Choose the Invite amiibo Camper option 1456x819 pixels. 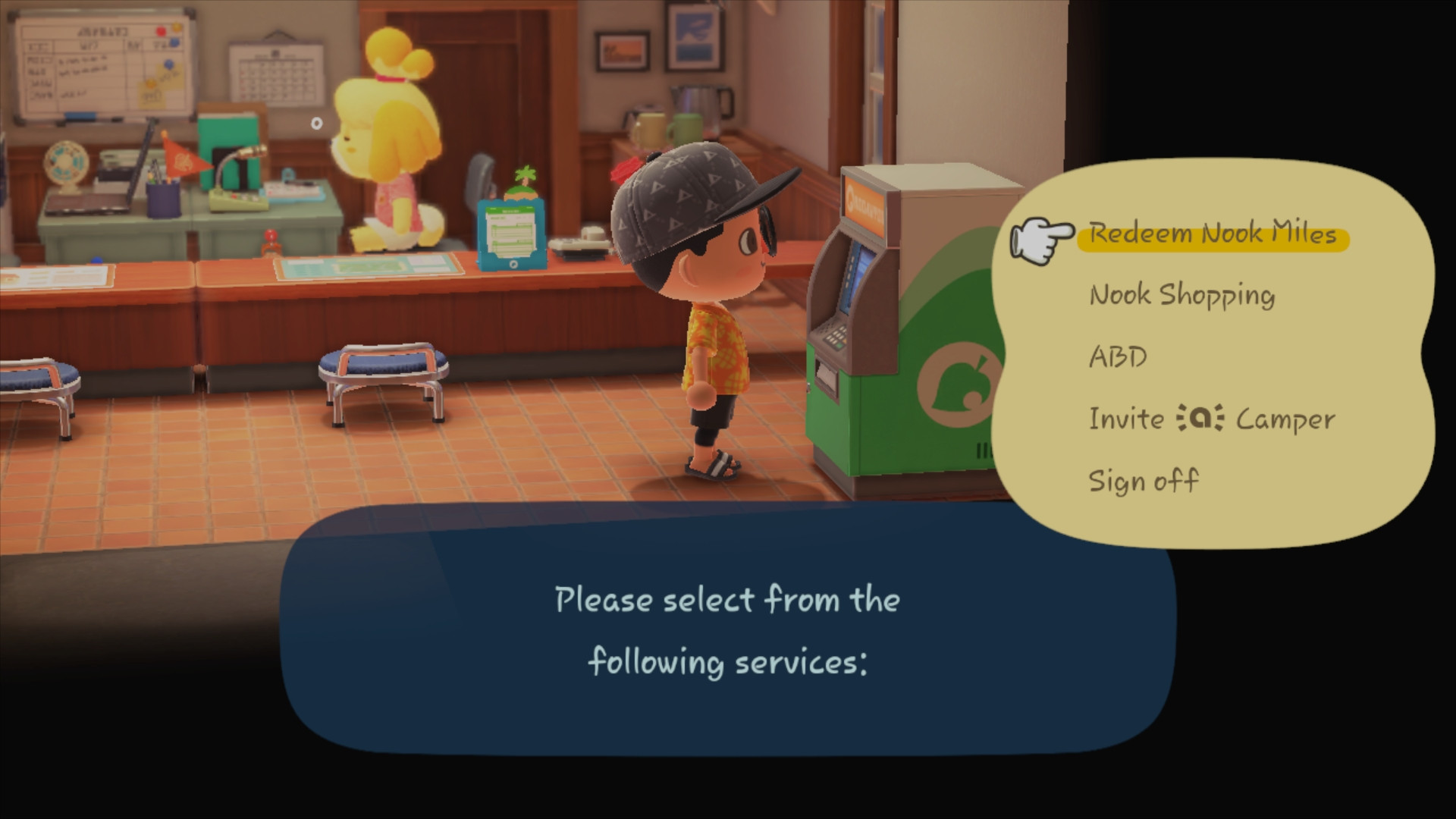[x=1210, y=418]
